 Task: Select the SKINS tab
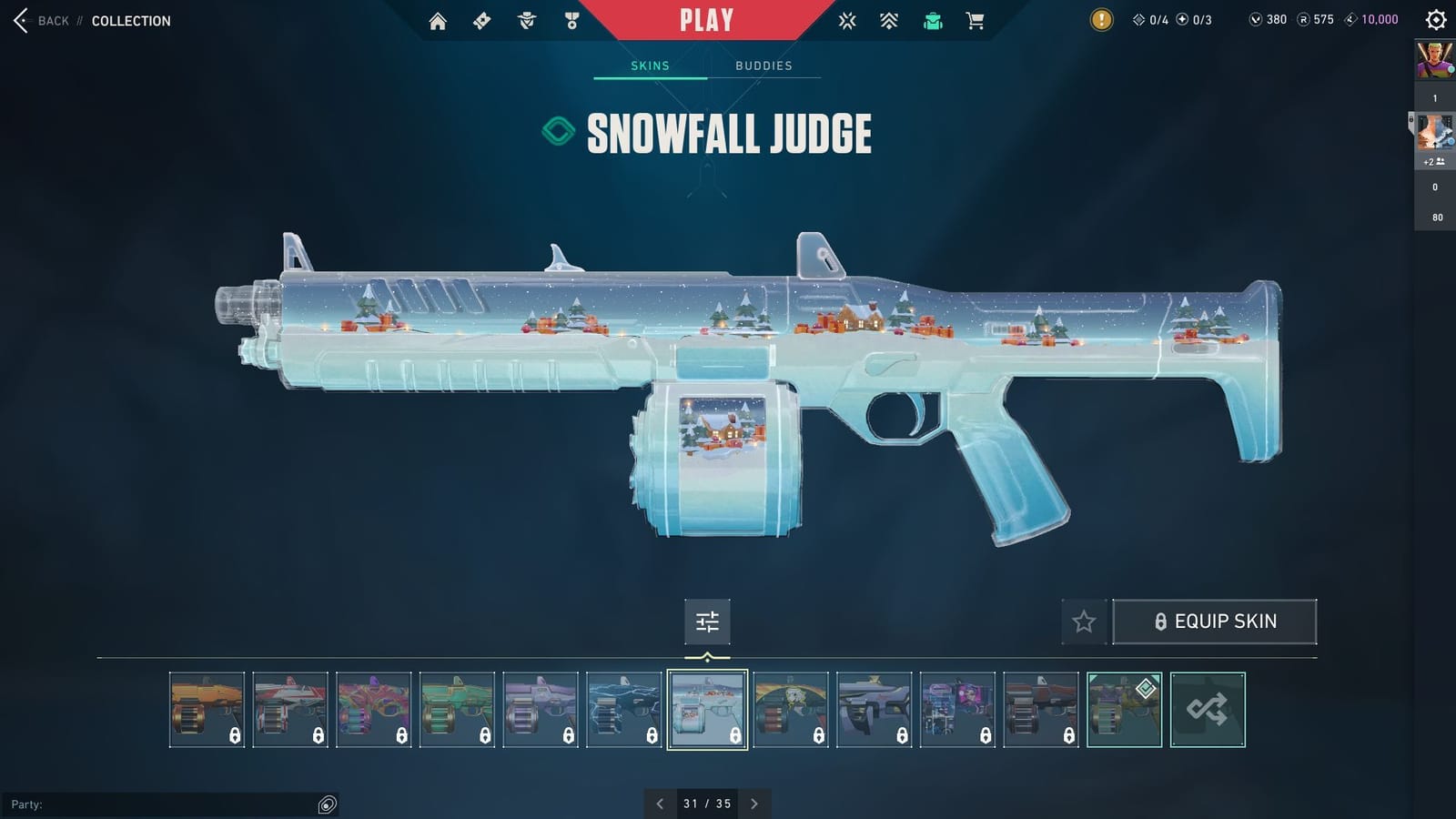[x=650, y=66]
